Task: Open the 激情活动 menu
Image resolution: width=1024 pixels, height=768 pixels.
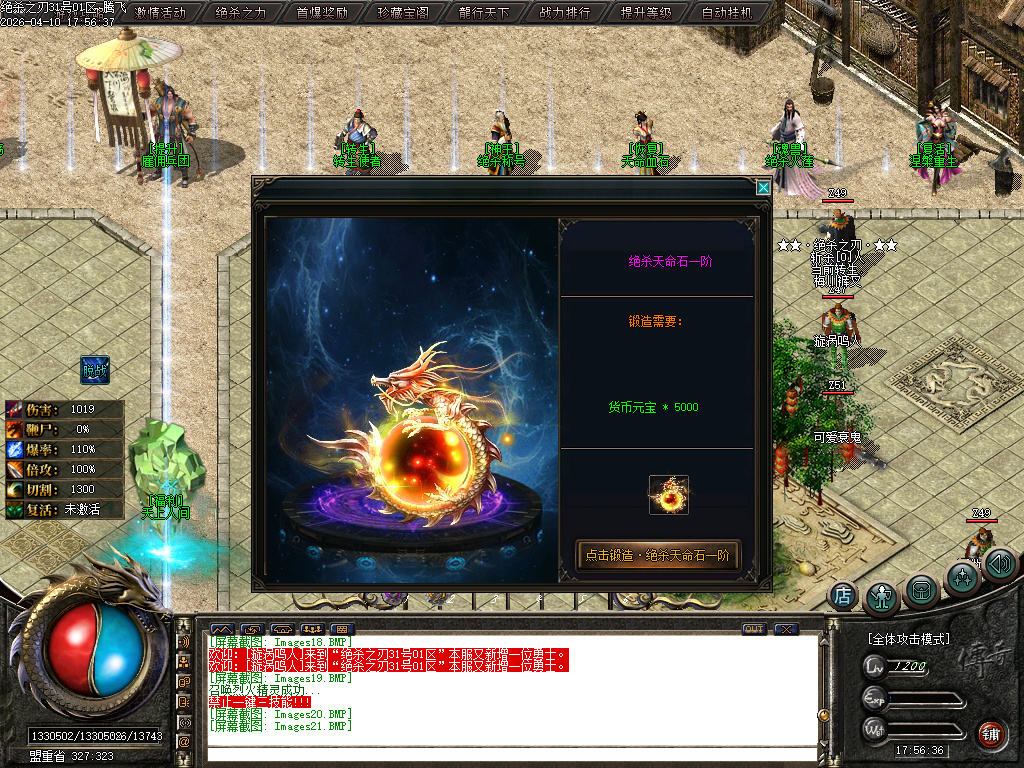Action: [x=160, y=13]
